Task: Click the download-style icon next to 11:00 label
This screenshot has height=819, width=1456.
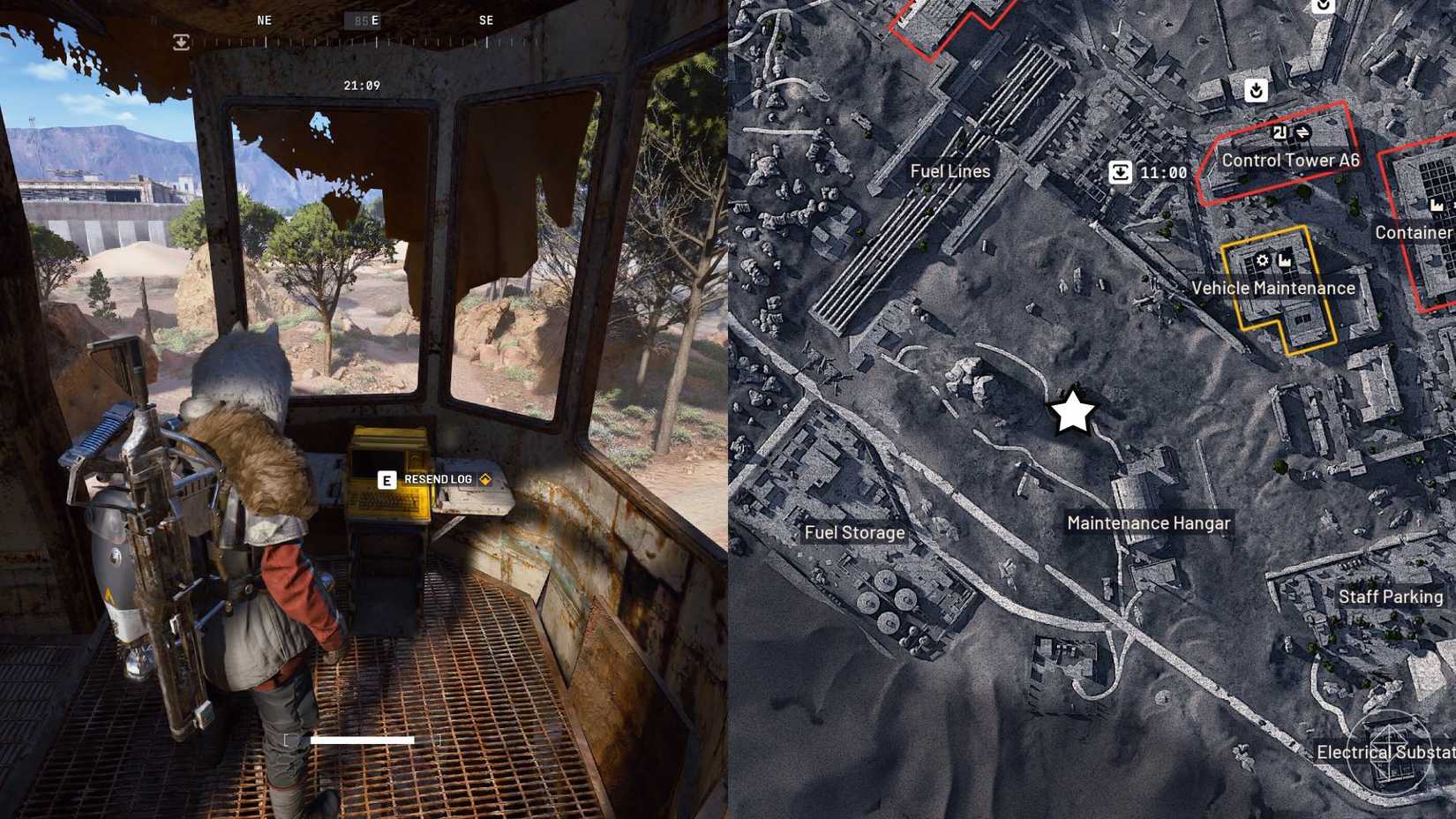Action: (x=1121, y=172)
